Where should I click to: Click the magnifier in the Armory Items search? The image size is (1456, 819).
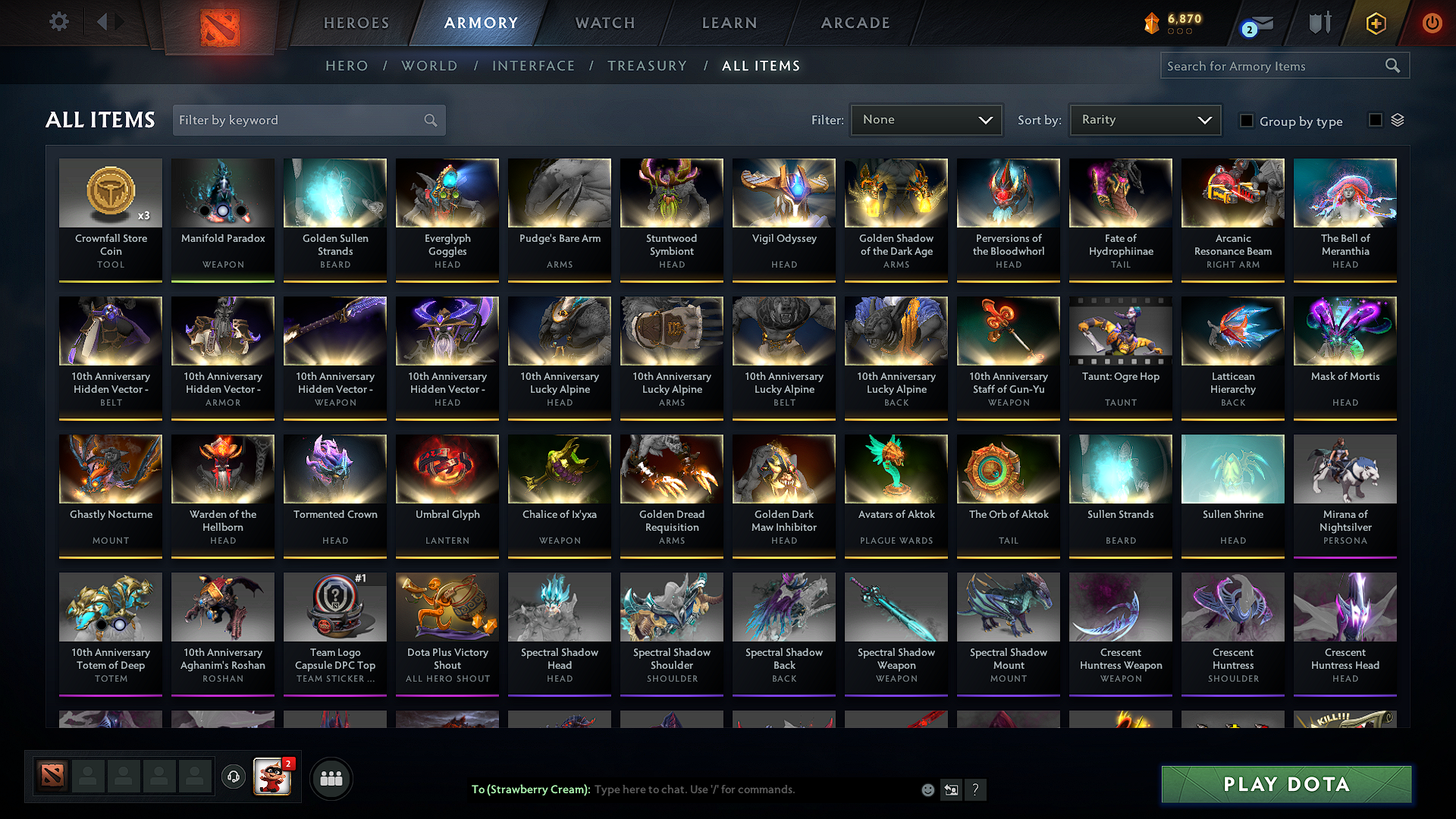click(x=1392, y=65)
